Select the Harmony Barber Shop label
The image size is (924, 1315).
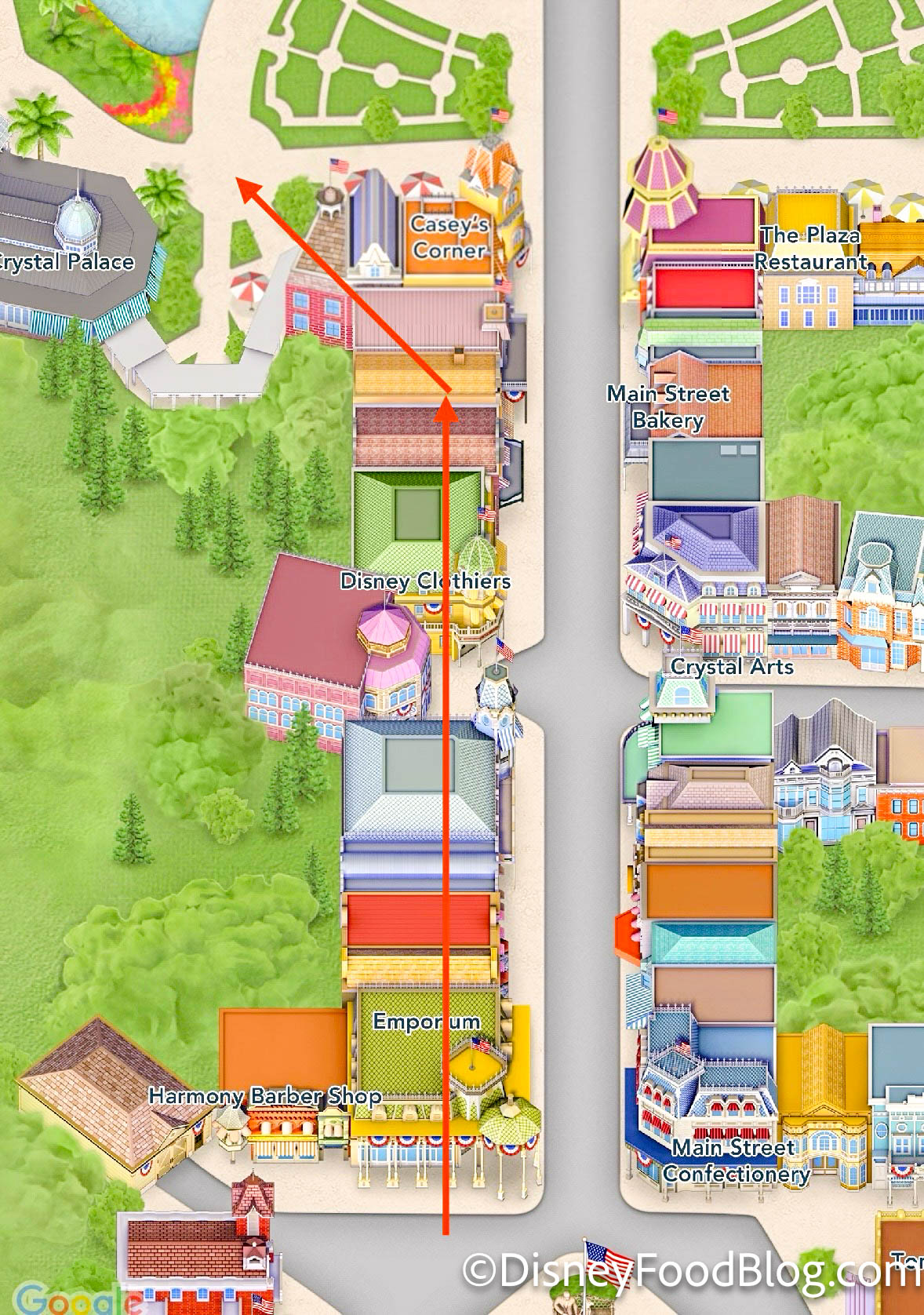click(x=265, y=1095)
